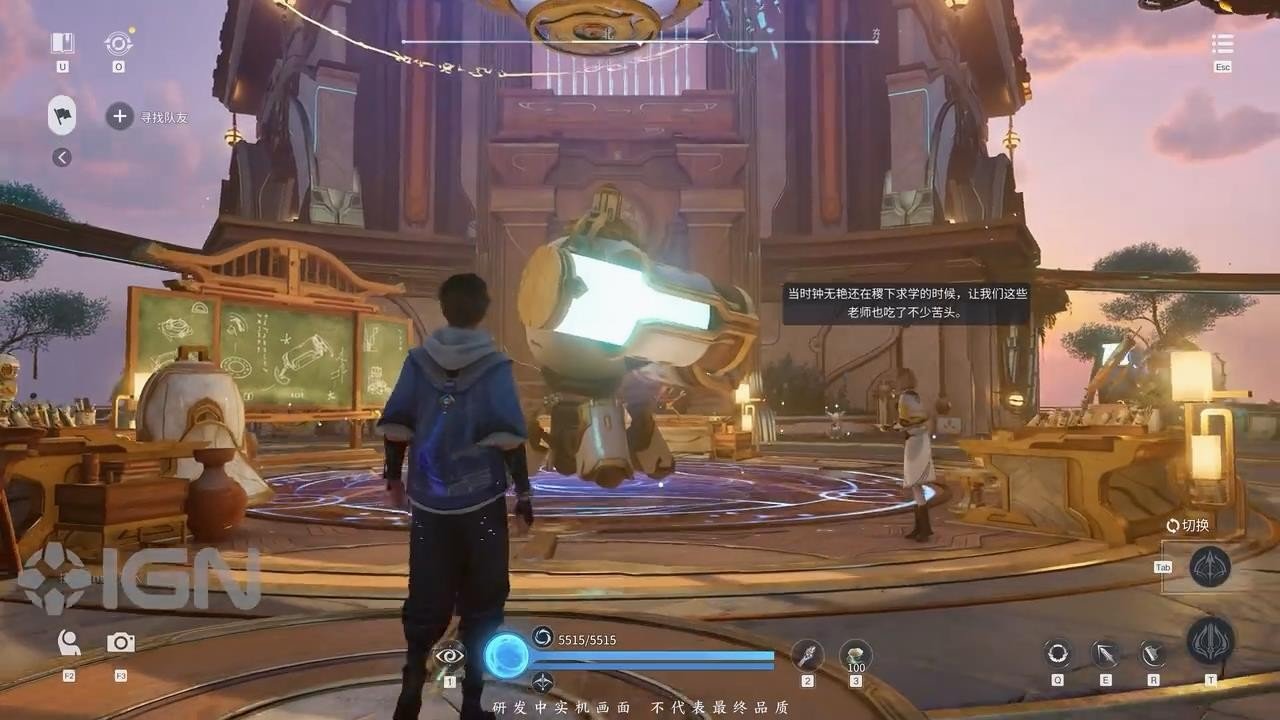Open the main menu via the Esc icon
The image size is (1280, 720).
coord(1222,44)
